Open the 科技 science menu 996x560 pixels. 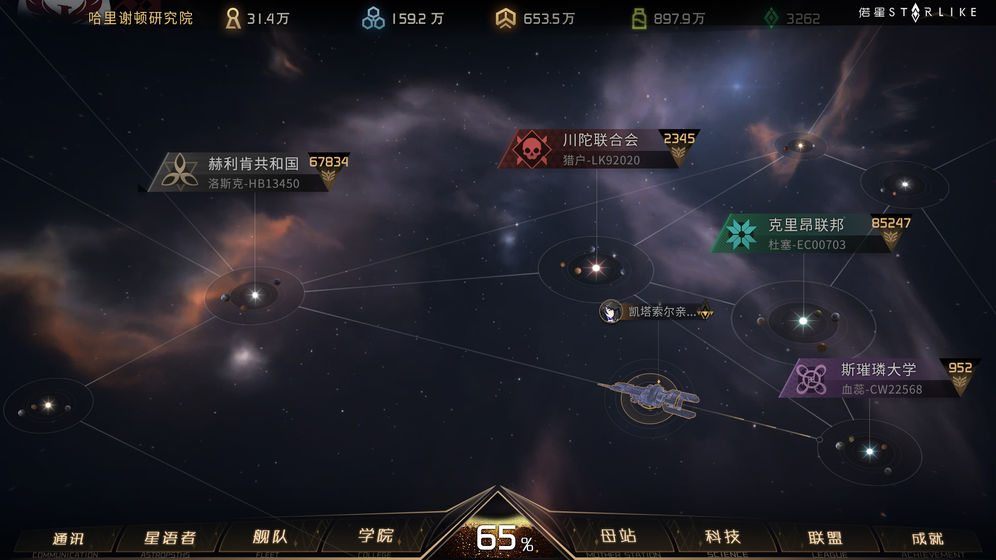[x=722, y=538]
